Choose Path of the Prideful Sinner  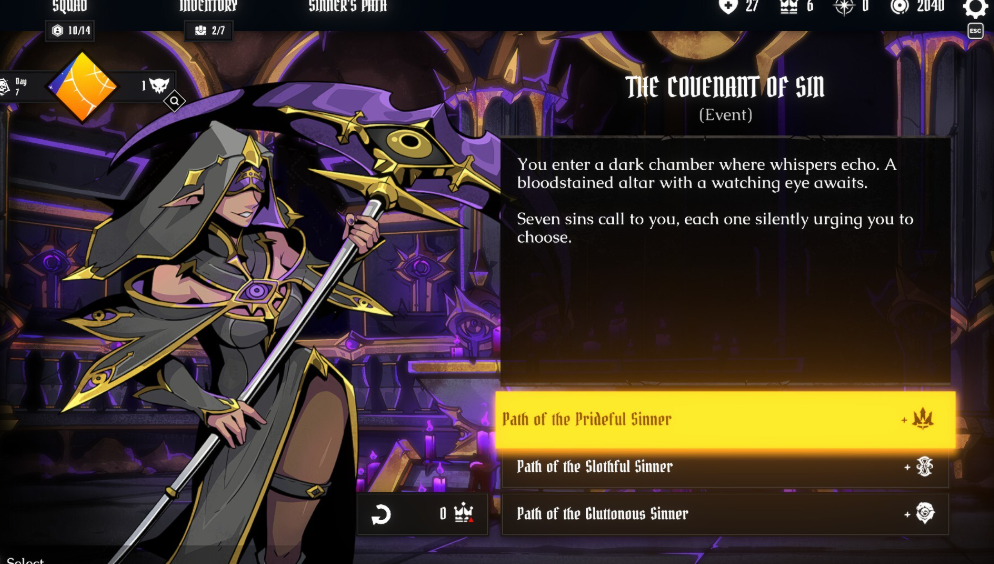[725, 419]
